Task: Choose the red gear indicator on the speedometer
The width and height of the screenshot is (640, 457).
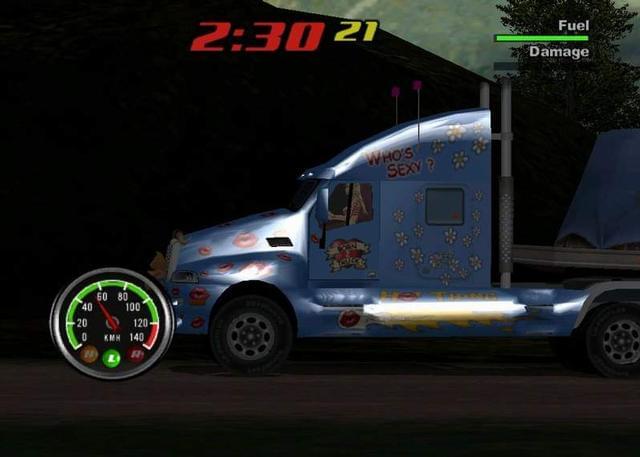Action: pyautogui.click(x=136, y=354)
